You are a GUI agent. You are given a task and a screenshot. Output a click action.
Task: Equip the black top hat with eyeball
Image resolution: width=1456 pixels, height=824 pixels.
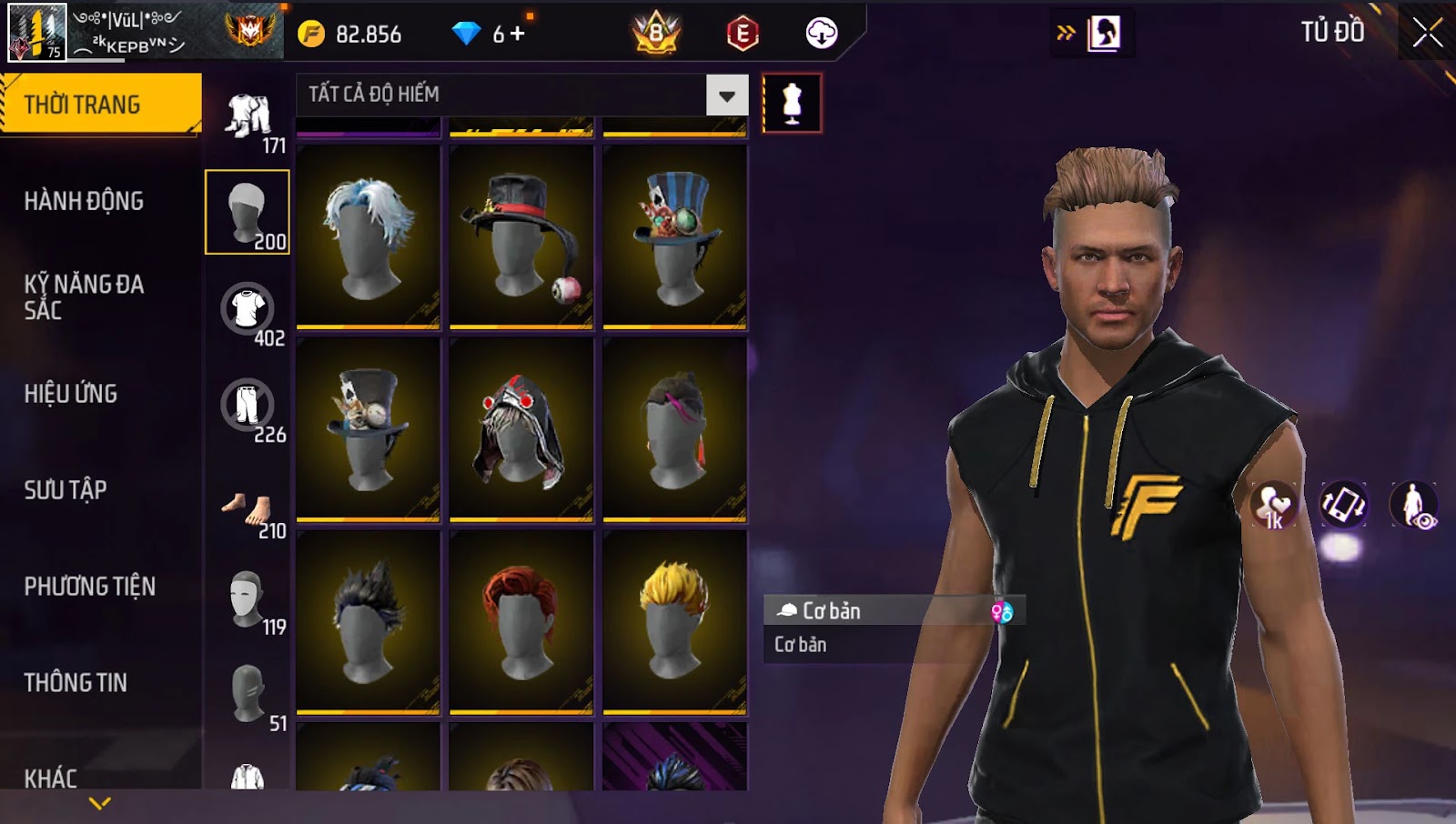tap(521, 236)
